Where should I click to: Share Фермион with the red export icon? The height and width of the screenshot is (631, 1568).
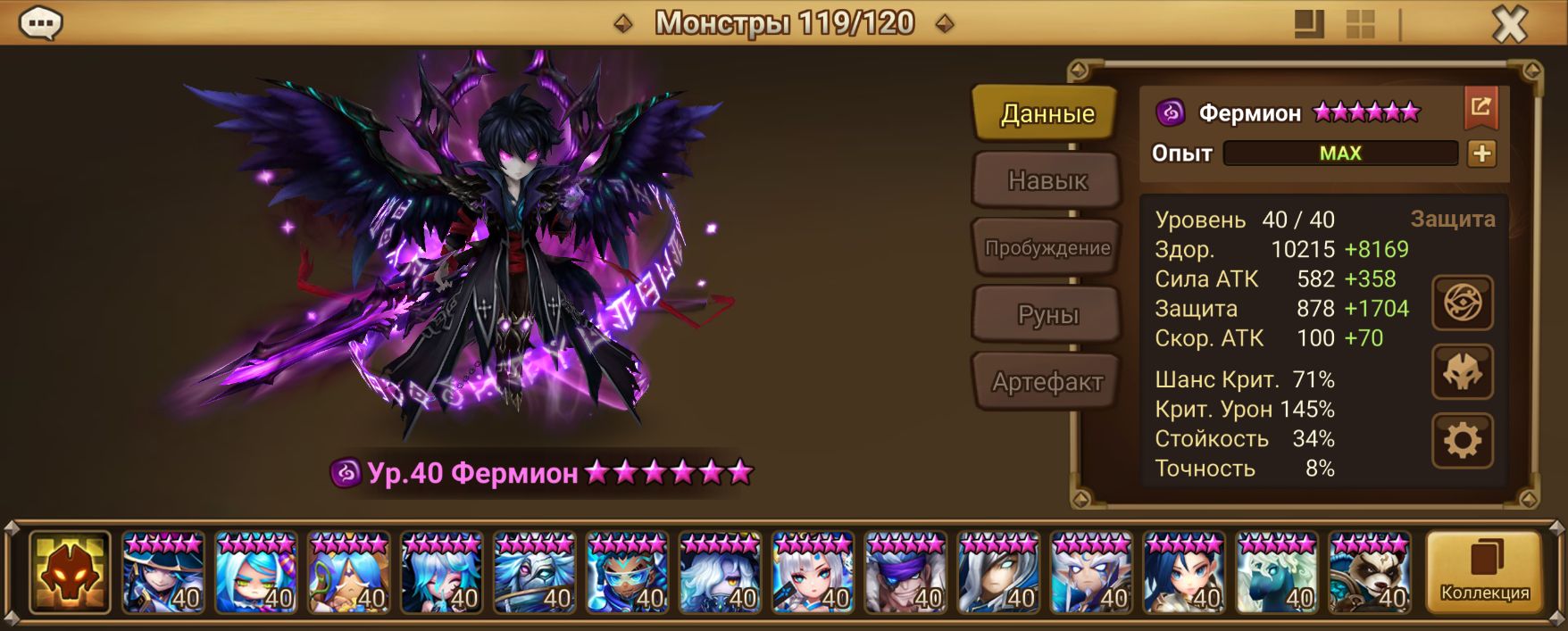1480,108
